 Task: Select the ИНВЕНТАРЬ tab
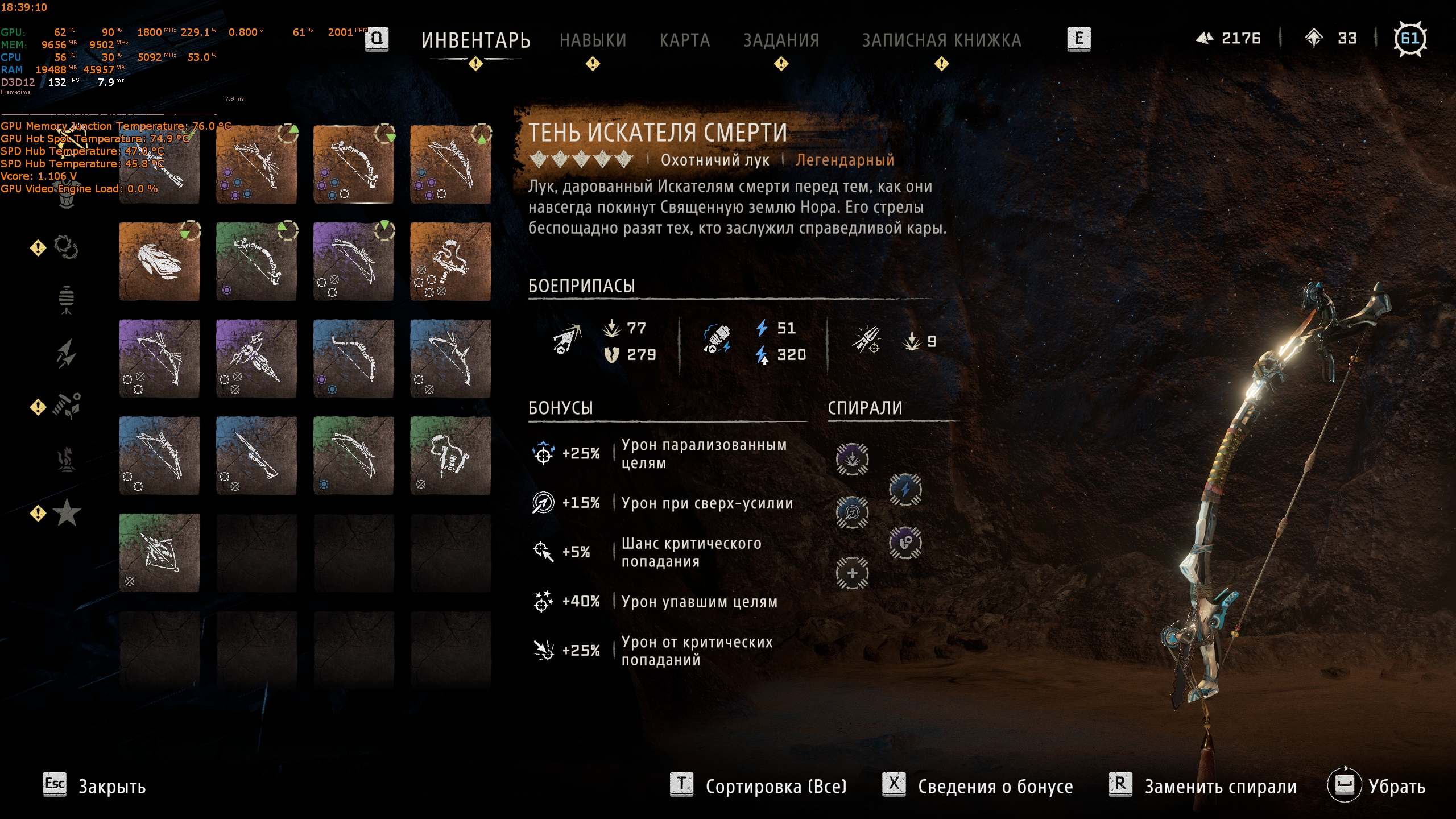(x=475, y=40)
